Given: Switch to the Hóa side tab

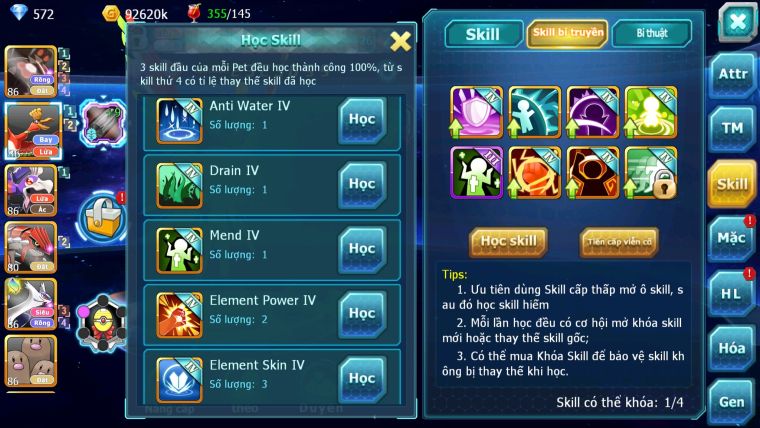Looking at the screenshot, I should [733, 348].
